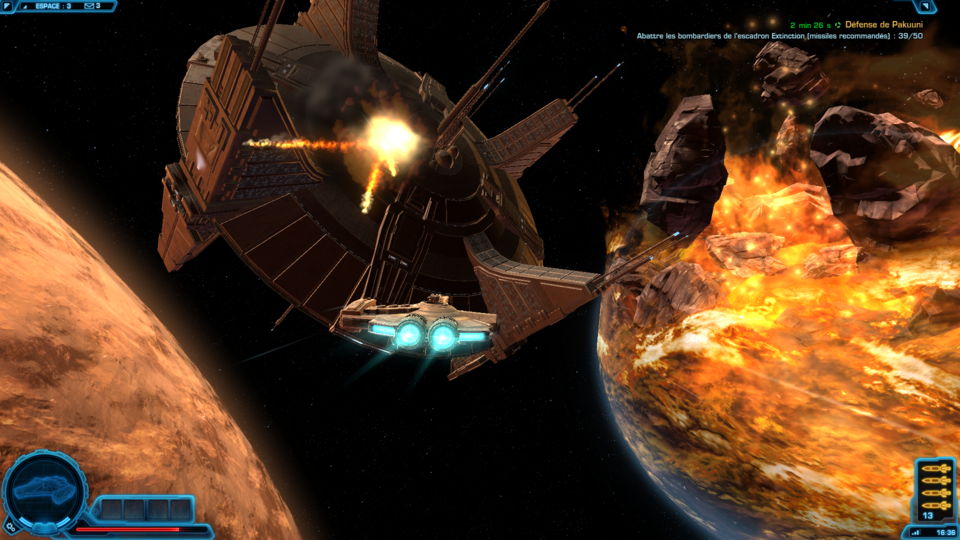Select the Défense de Pakuuni mission tracker
This screenshot has width=960, height=540.
[x=880, y=24]
